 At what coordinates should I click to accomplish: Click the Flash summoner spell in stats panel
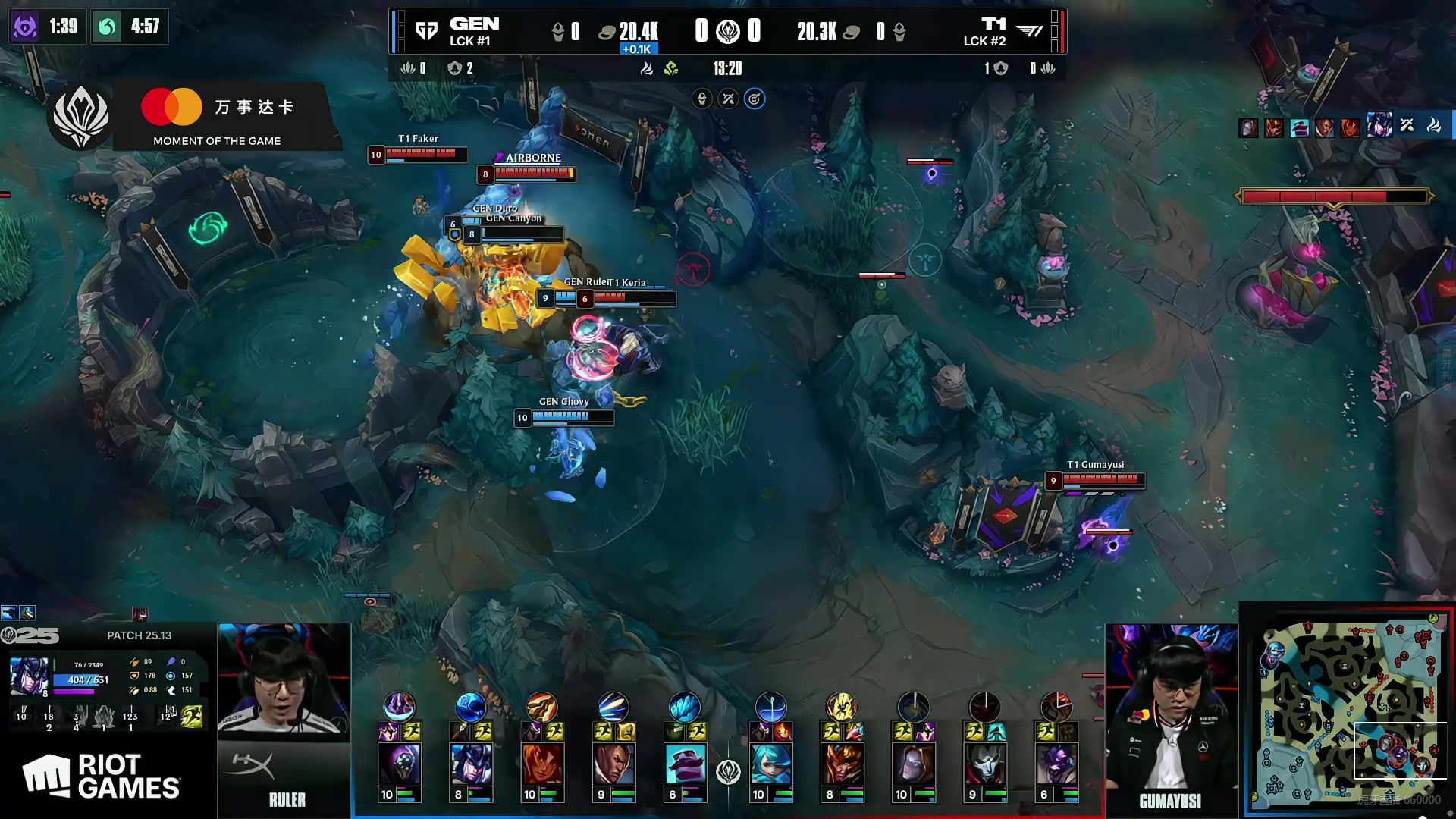192,716
